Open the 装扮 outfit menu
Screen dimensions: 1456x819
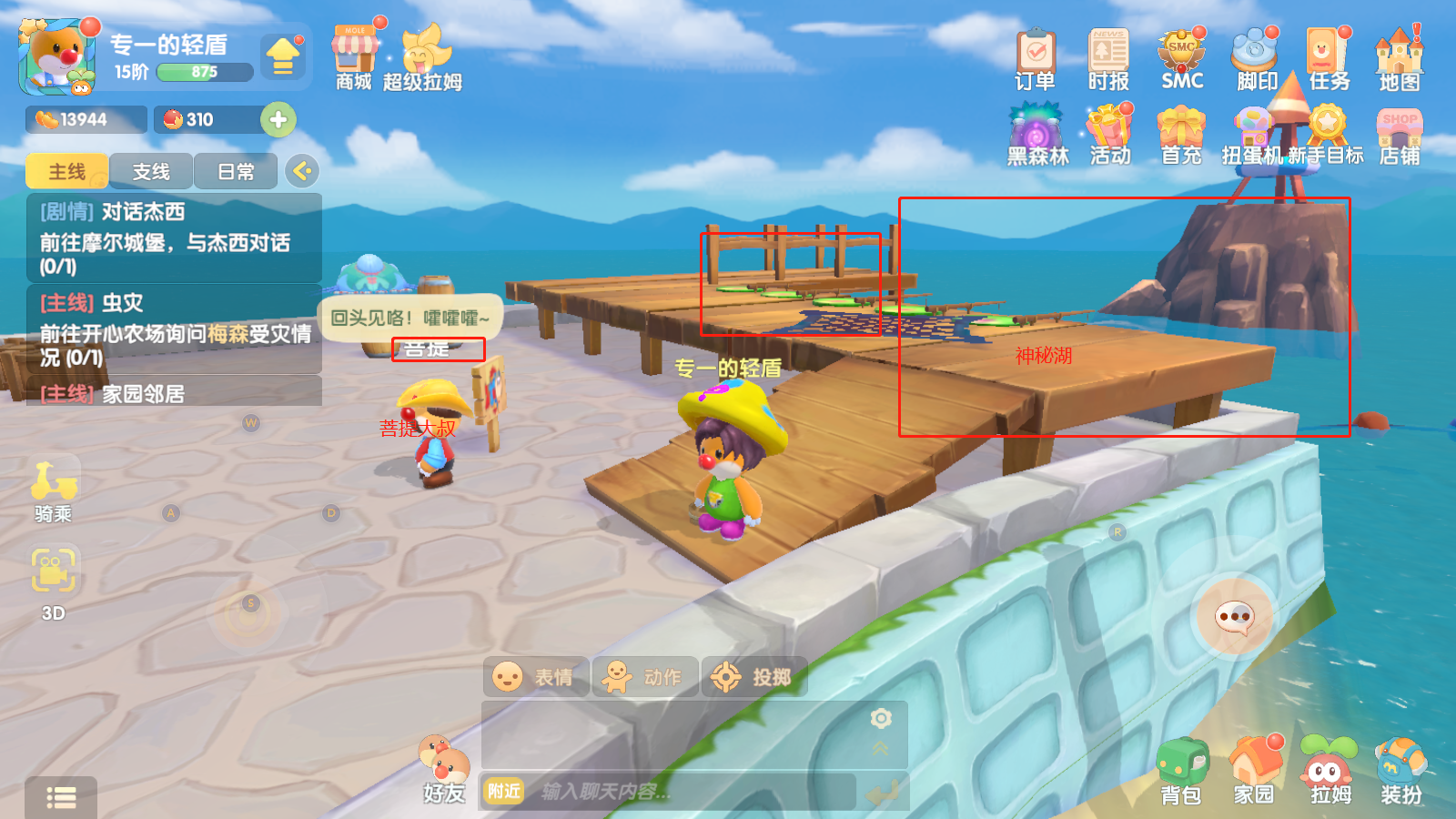(1400, 770)
